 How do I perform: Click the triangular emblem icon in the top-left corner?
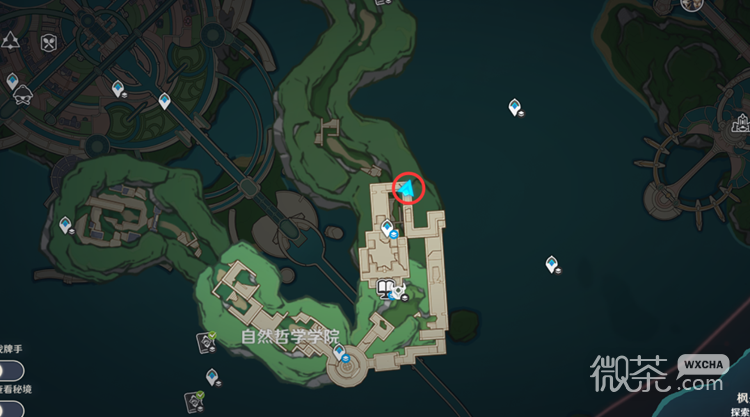click(x=10, y=41)
